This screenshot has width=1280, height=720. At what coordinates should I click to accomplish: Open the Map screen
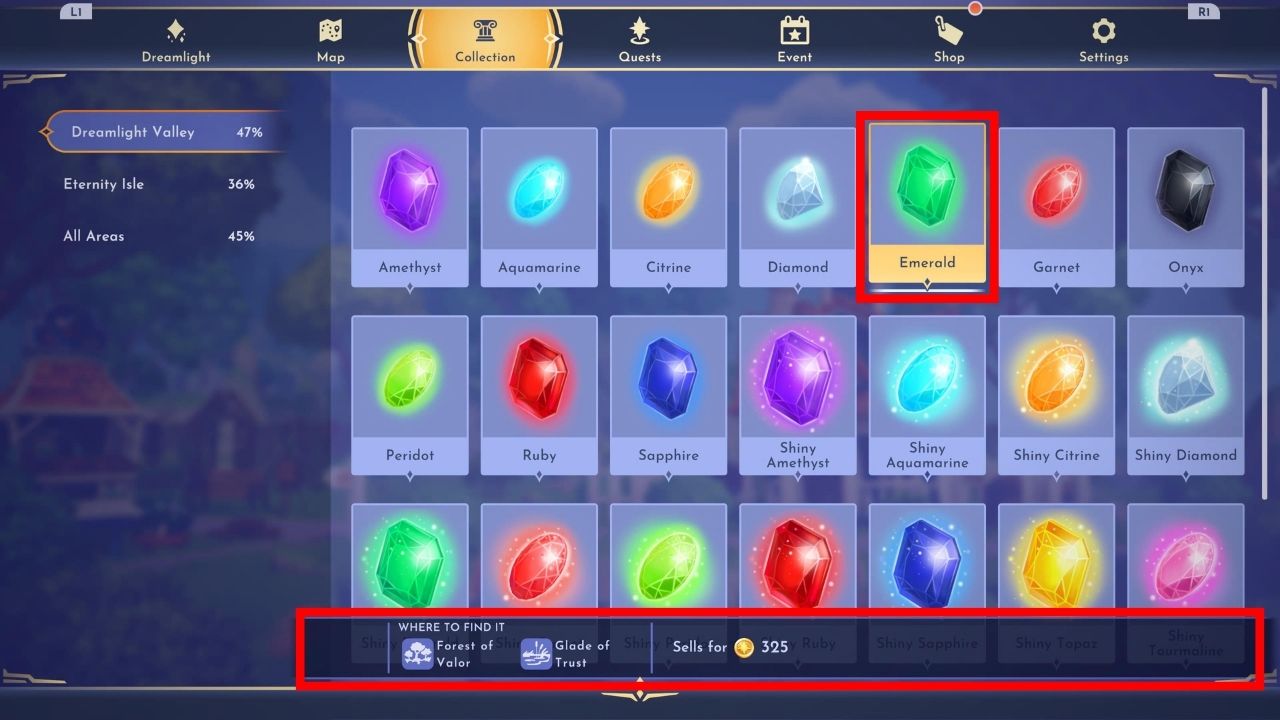(330, 40)
